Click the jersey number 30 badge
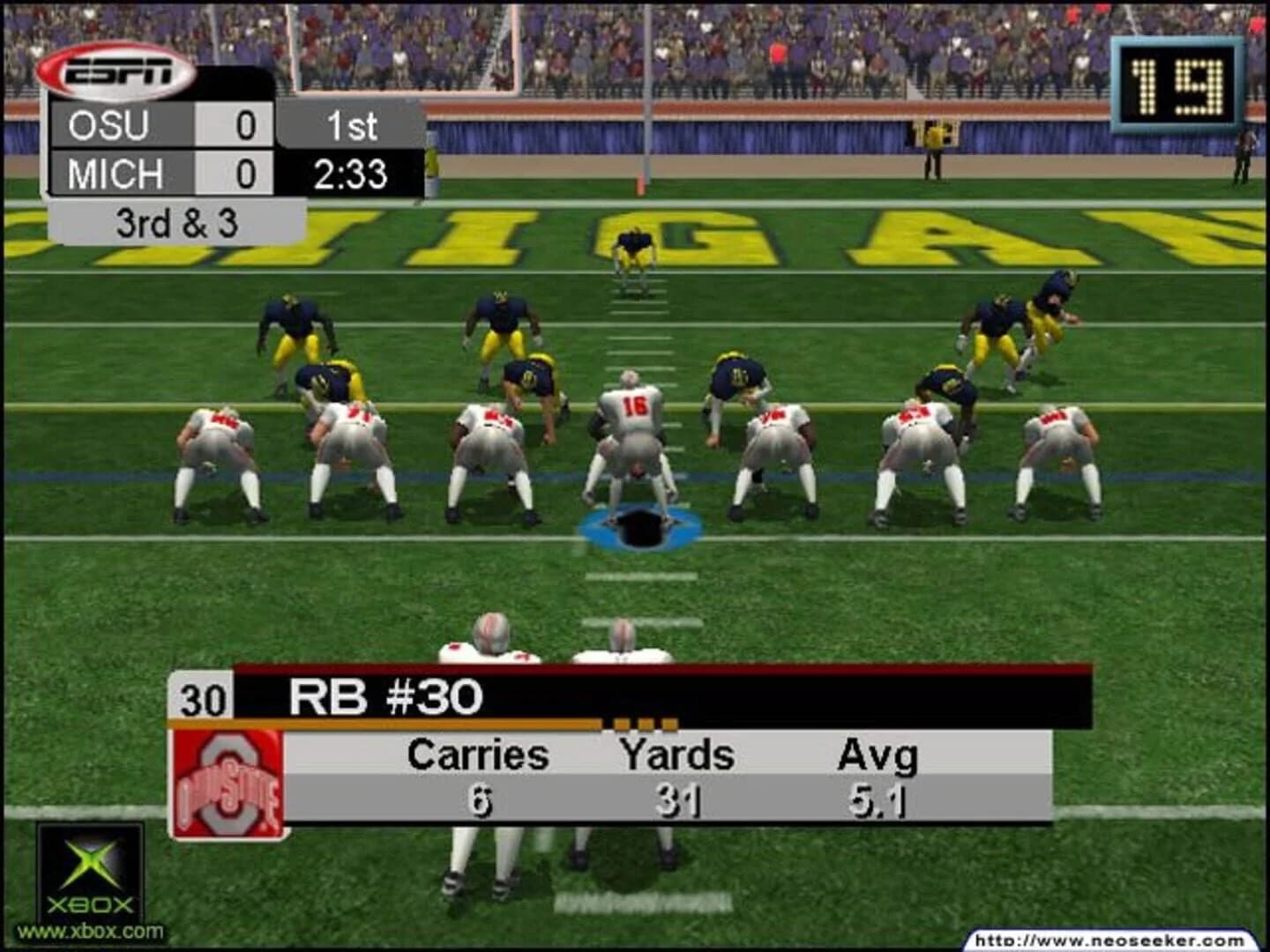This screenshot has height=952, width=1270. coord(204,697)
